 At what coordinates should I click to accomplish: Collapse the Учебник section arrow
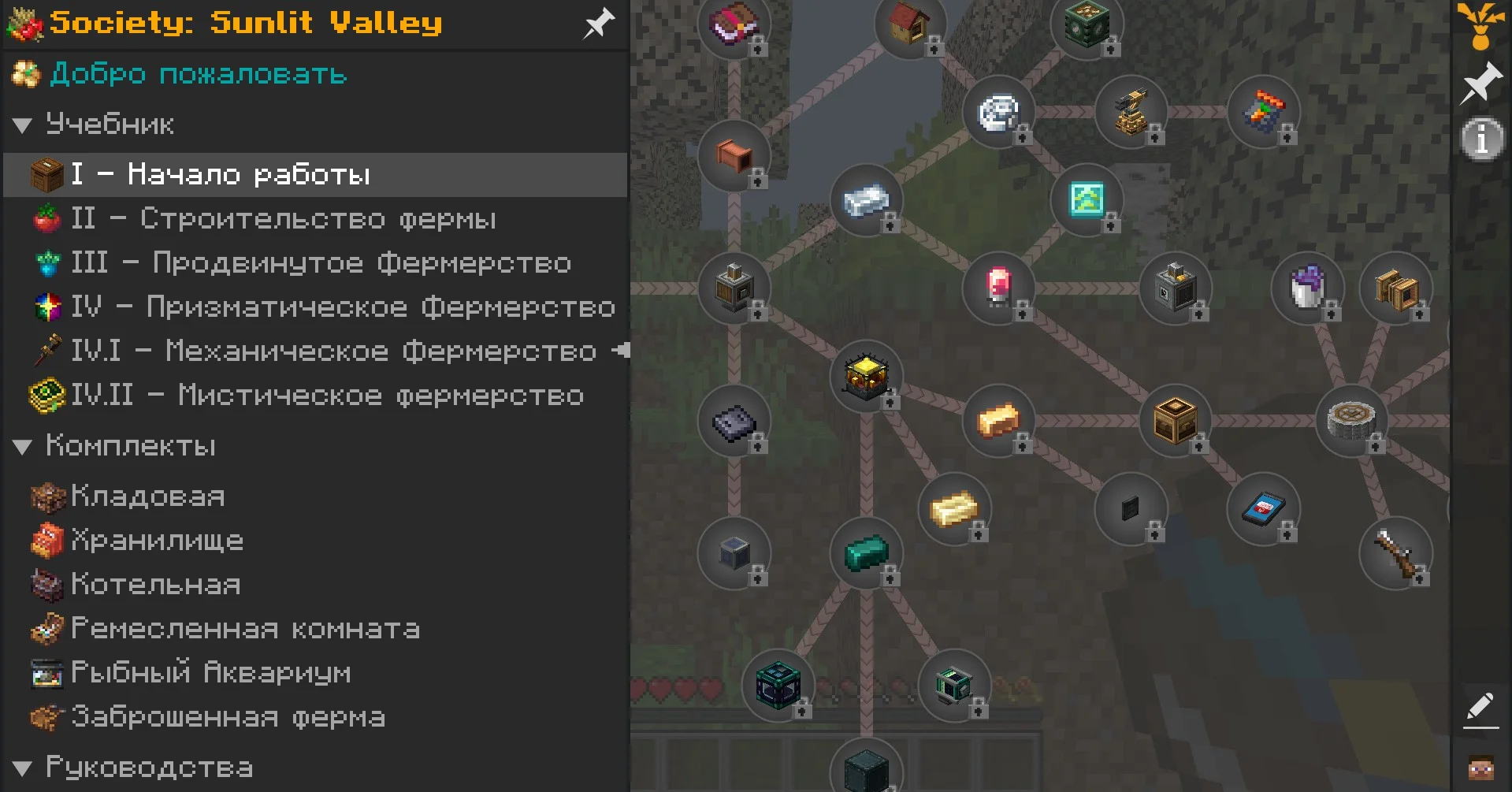click(22, 125)
